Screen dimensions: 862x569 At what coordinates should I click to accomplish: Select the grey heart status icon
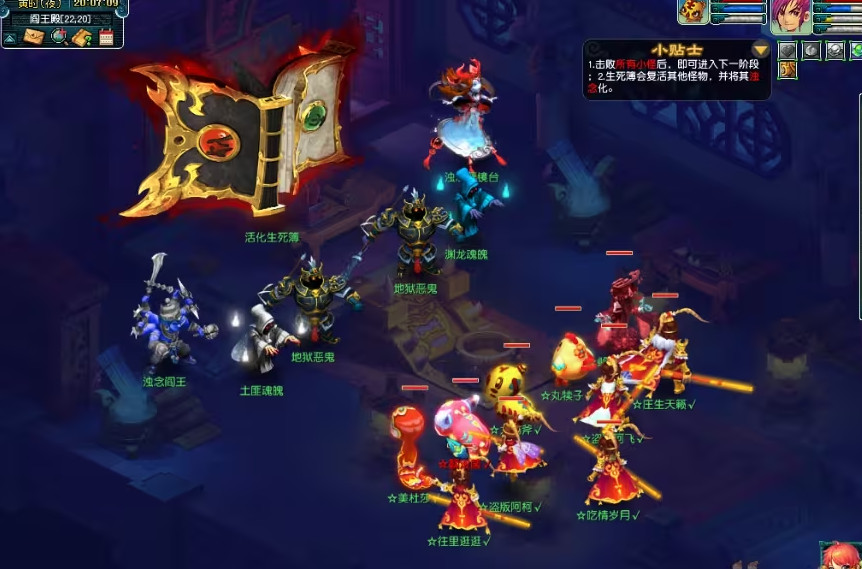point(788,50)
